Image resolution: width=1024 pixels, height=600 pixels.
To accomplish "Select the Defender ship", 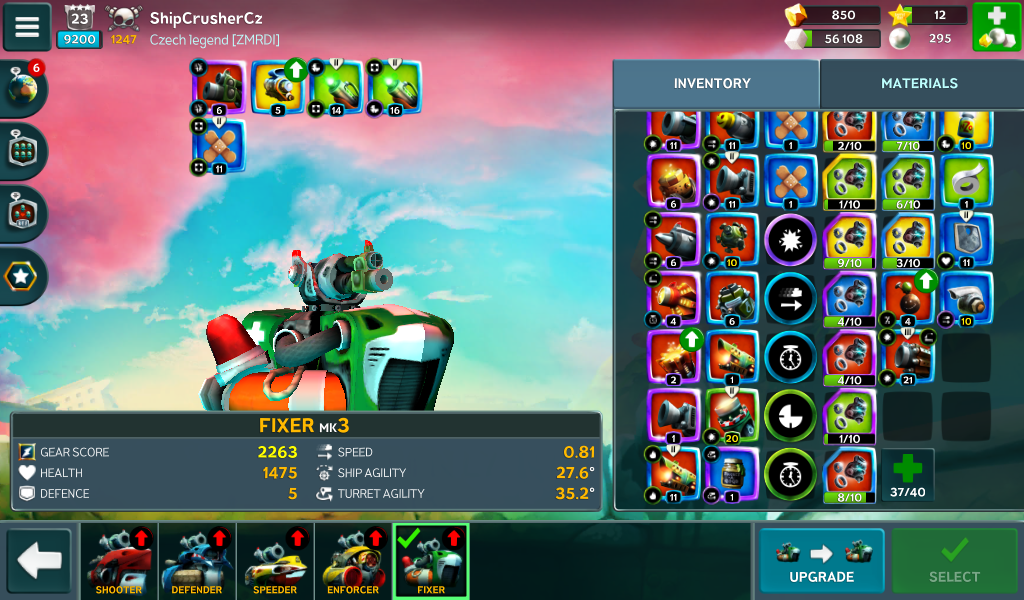I will 197,561.
